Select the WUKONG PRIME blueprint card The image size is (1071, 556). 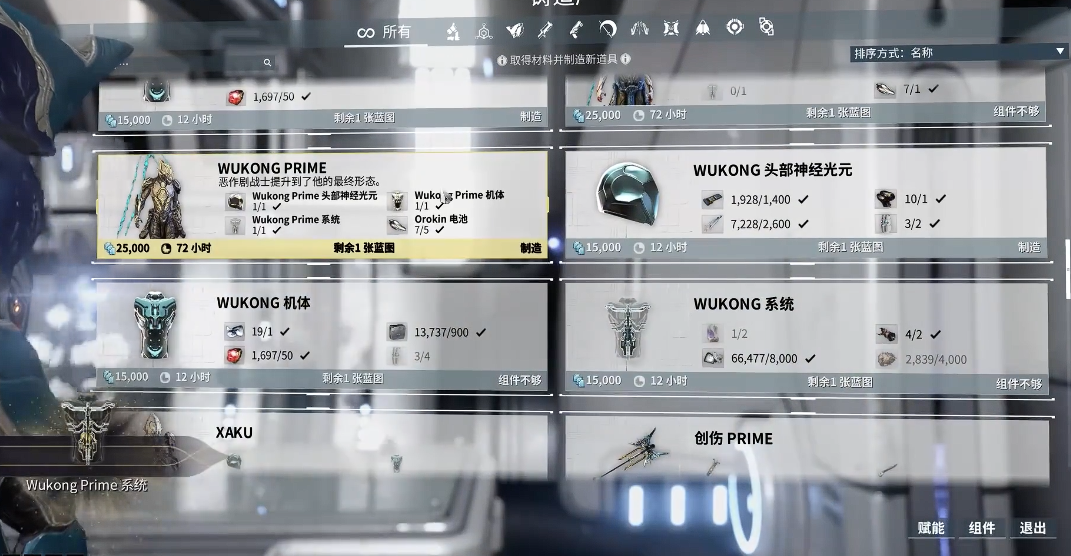322,205
